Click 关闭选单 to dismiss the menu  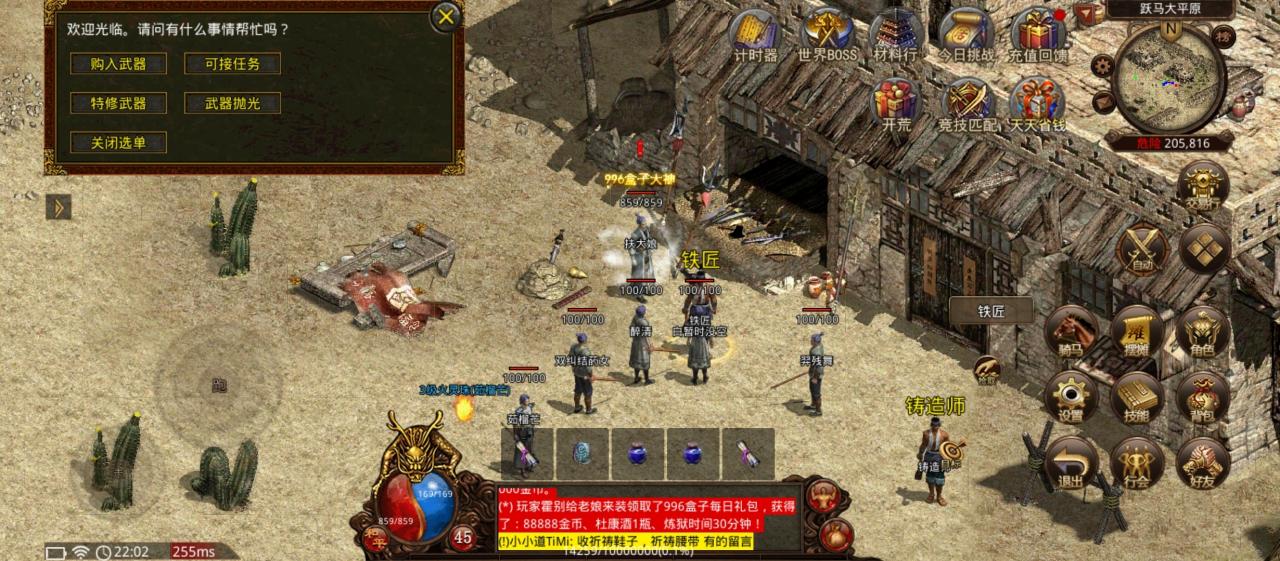click(x=118, y=142)
